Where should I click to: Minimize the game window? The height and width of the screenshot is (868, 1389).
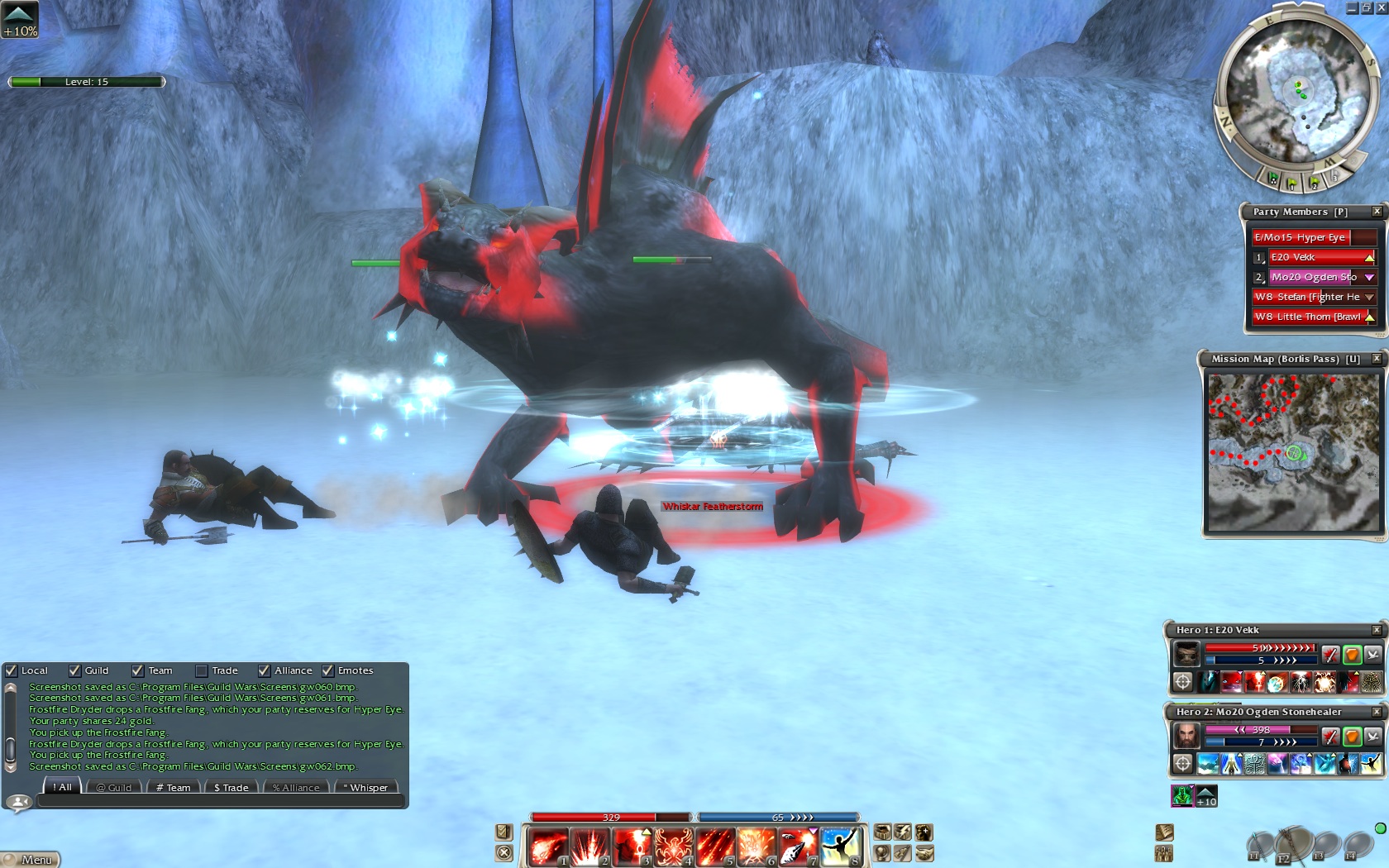coord(1352,7)
